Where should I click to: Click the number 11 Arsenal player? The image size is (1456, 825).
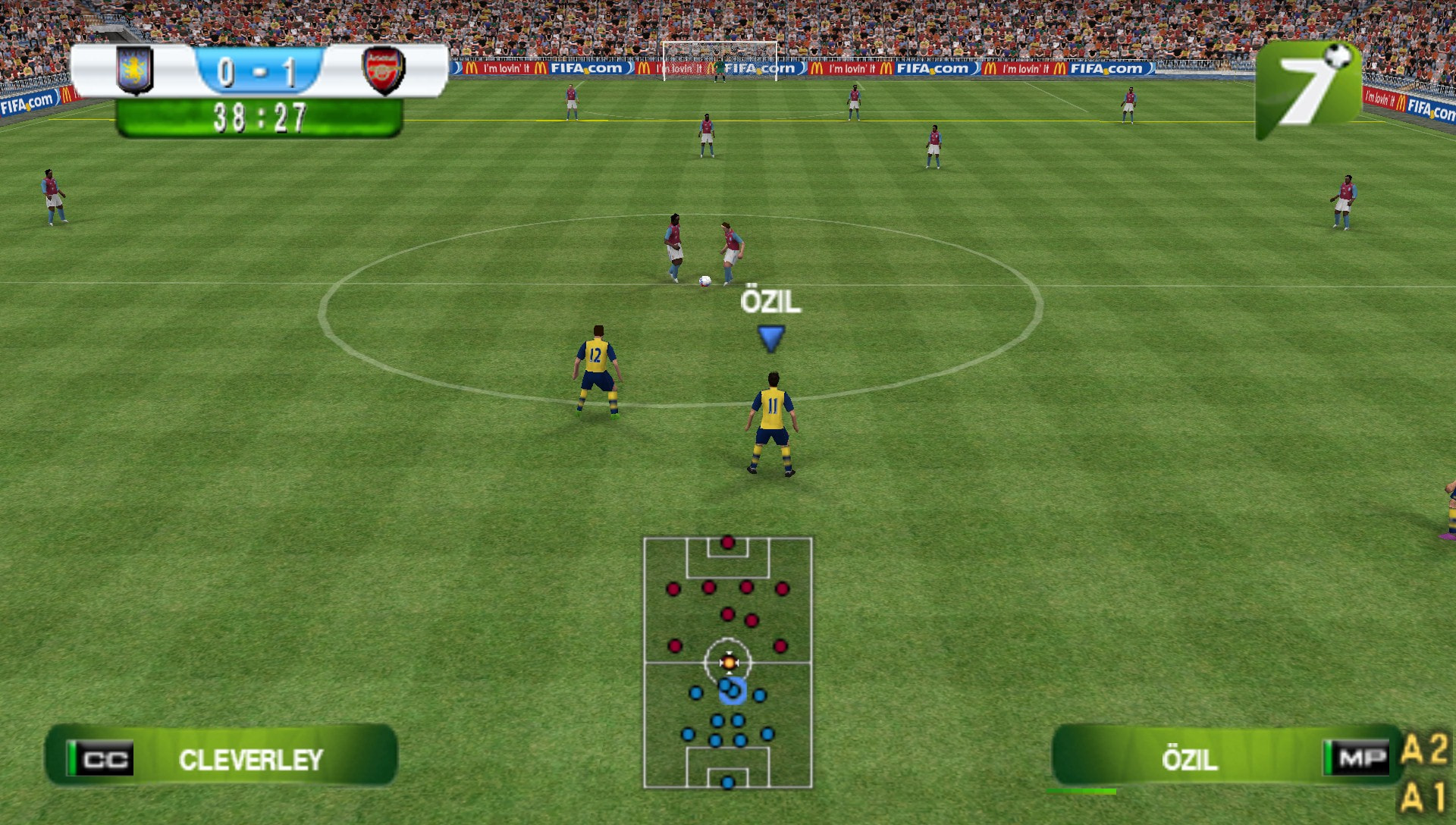(771, 421)
